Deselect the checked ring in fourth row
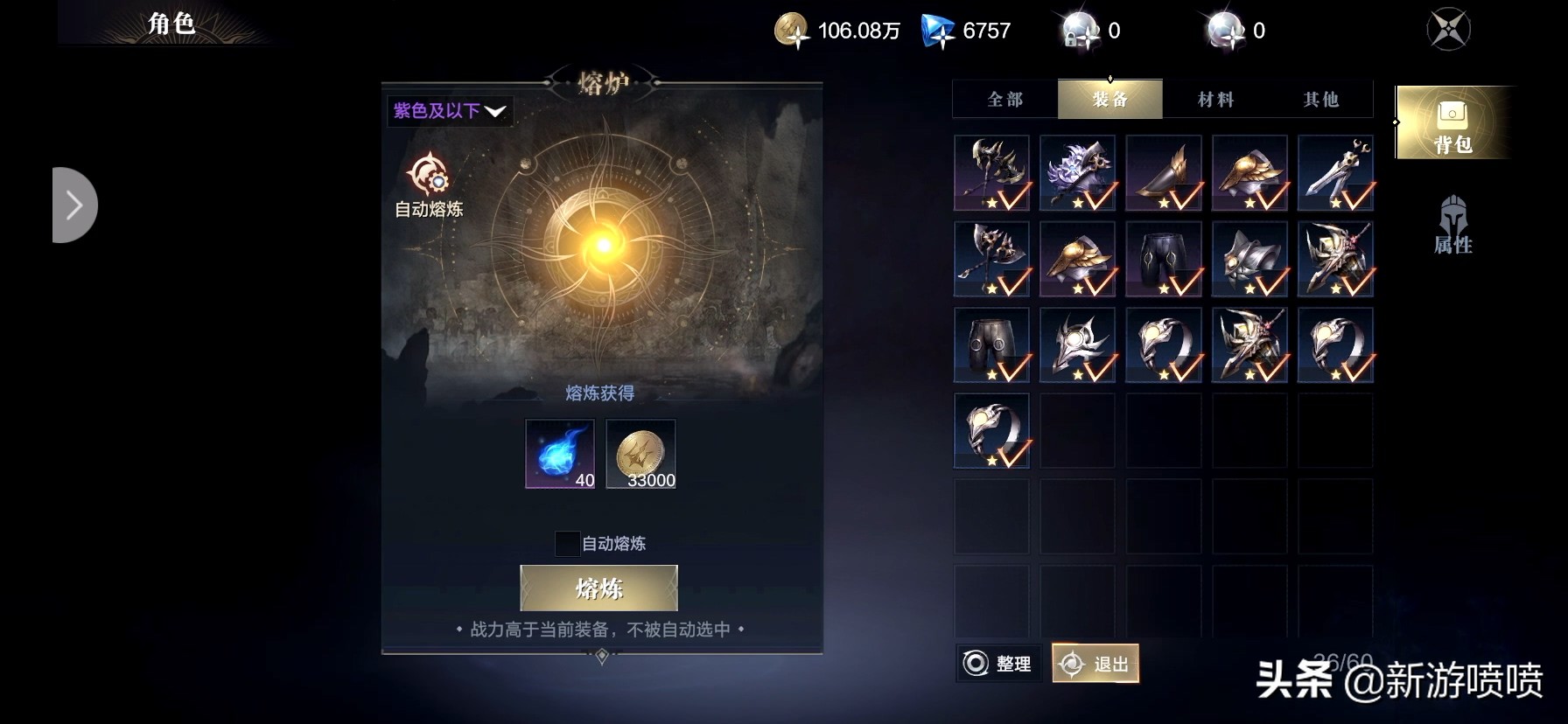The height and width of the screenshot is (724, 1568). (992, 430)
